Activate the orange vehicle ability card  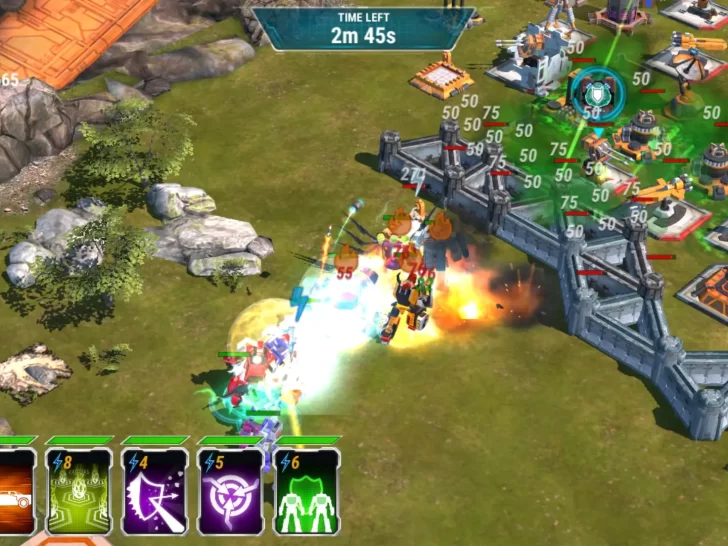(x=16, y=492)
